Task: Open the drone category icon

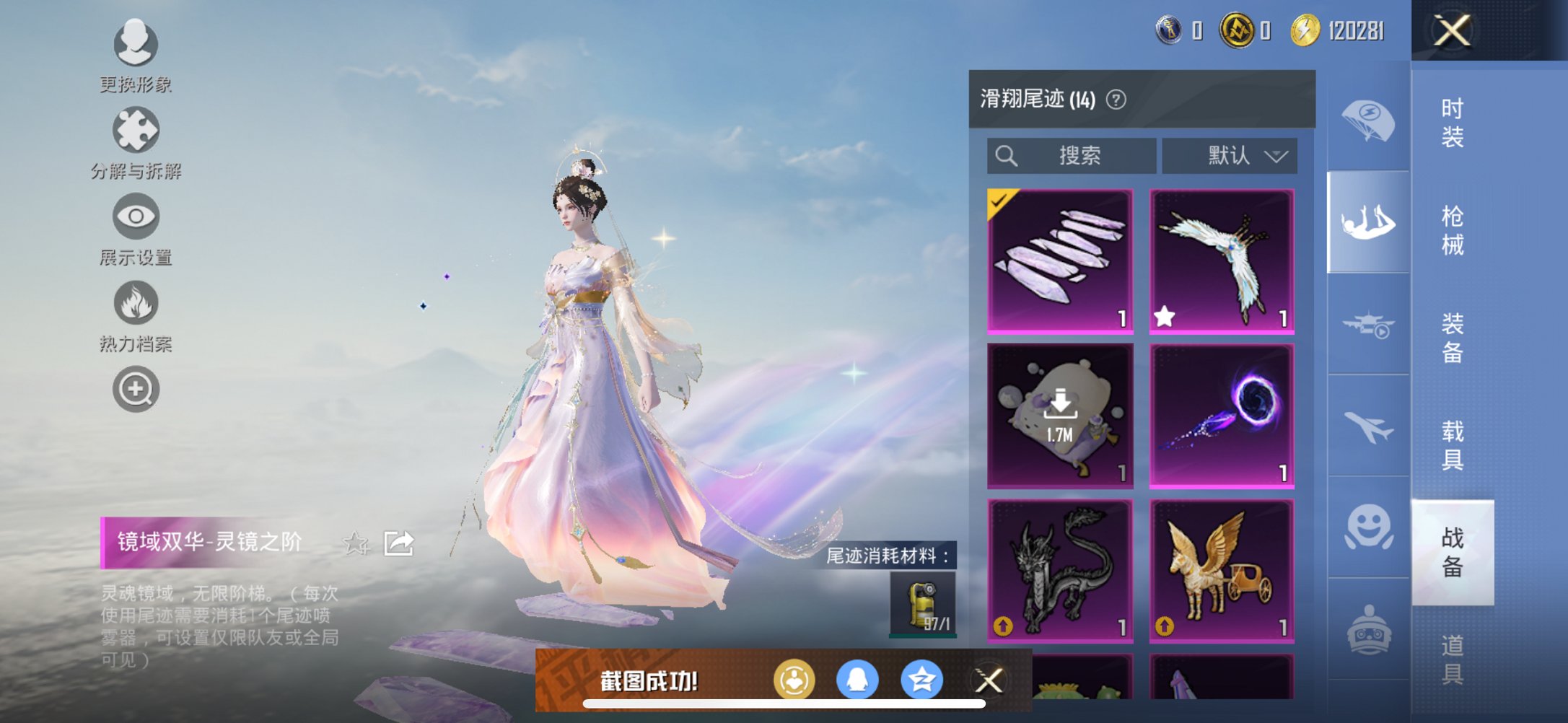Action: click(1368, 325)
